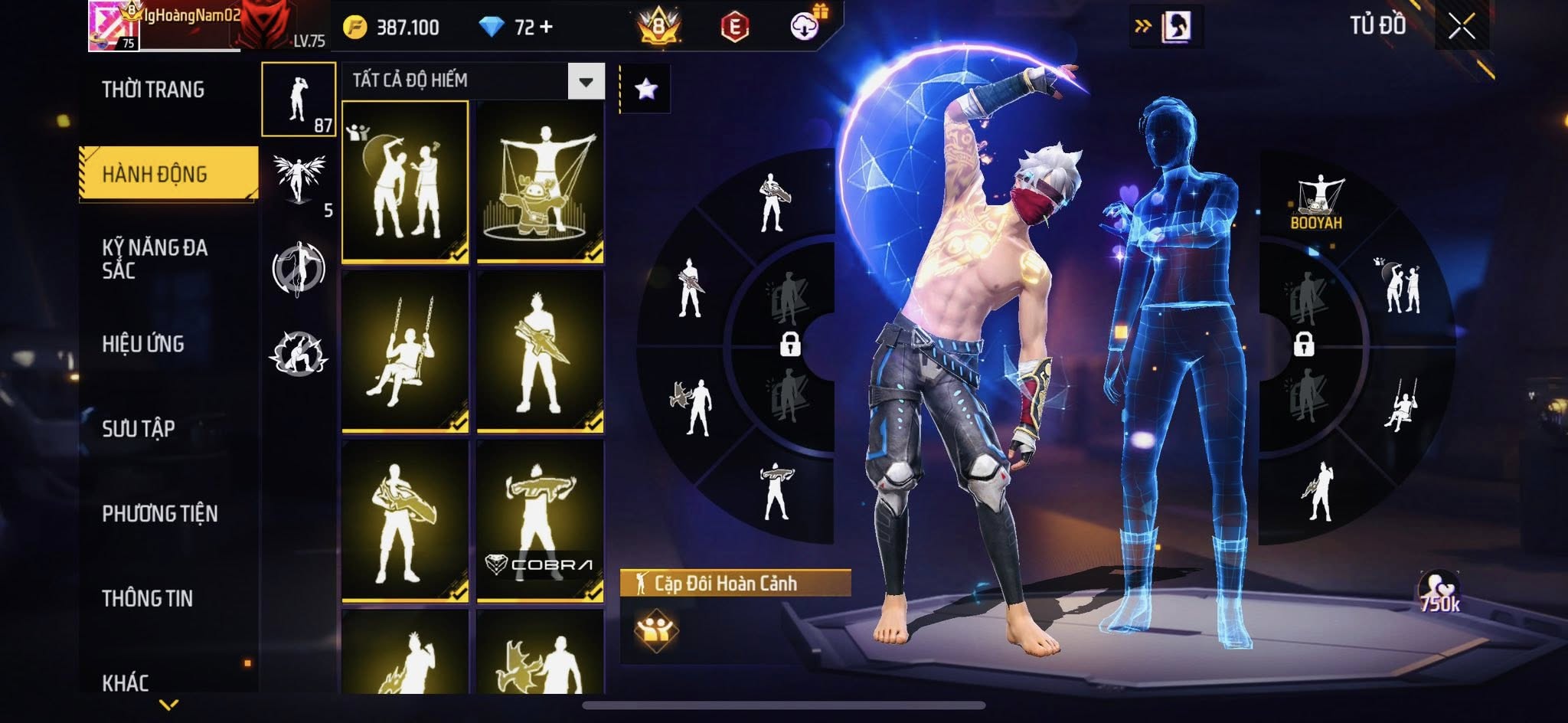The image size is (1568, 723).
Task: Toggle the star favorites filter
Action: (645, 90)
